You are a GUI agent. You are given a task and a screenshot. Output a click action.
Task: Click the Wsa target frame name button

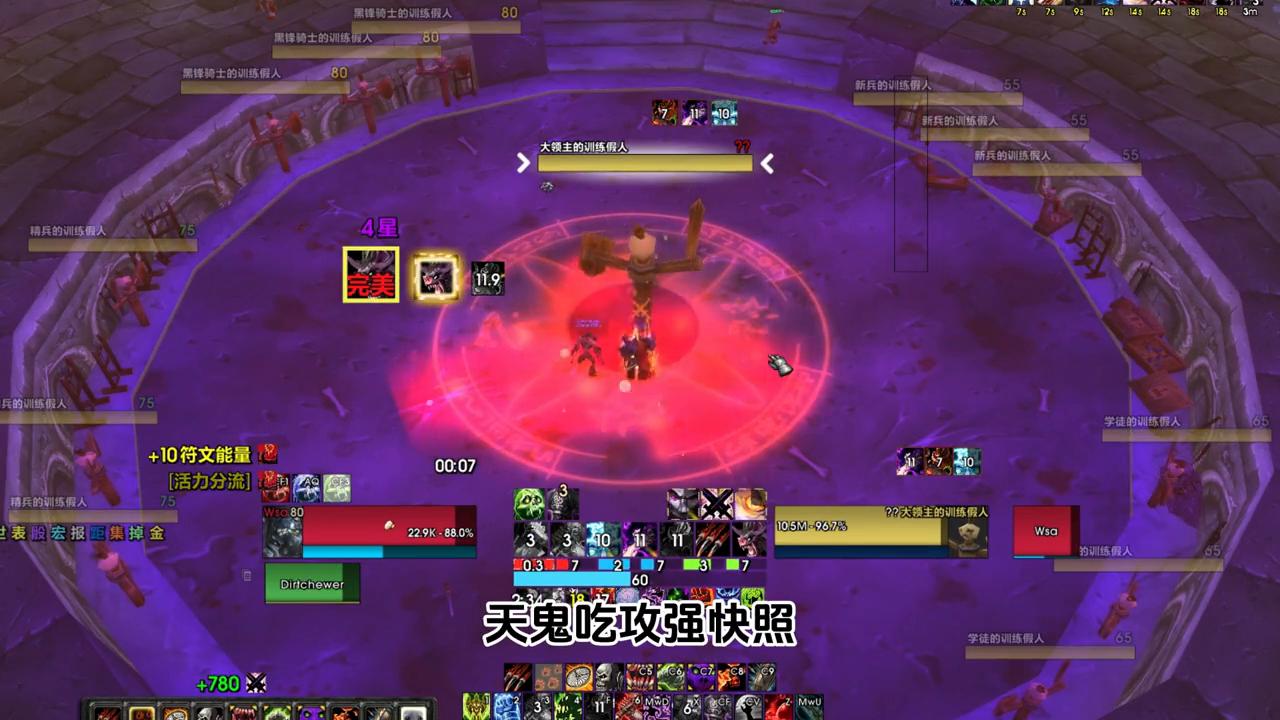click(1045, 531)
